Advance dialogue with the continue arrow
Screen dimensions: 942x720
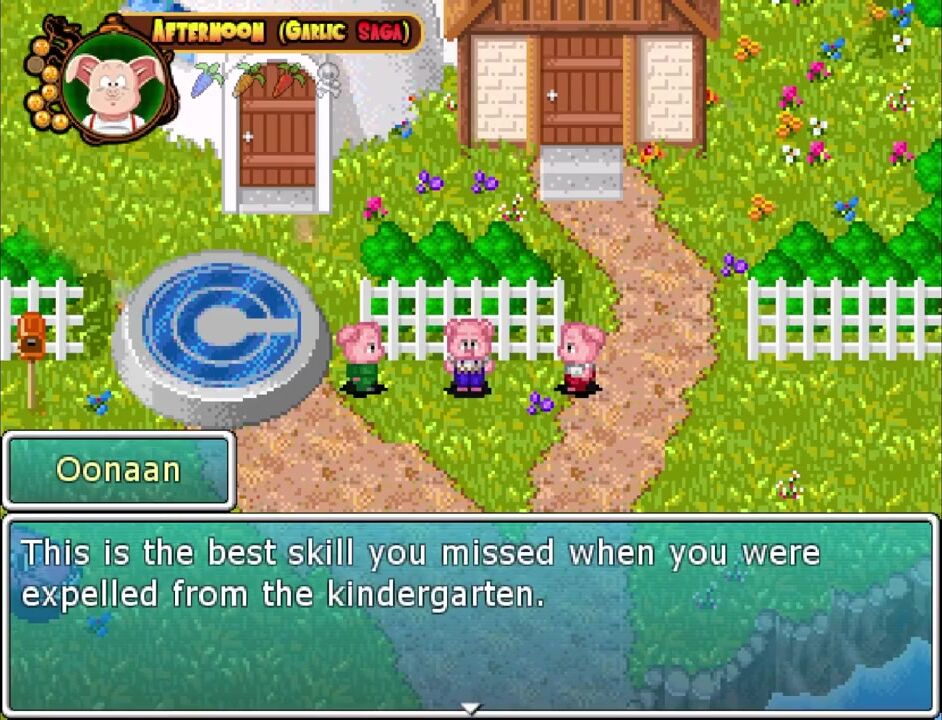point(470,709)
